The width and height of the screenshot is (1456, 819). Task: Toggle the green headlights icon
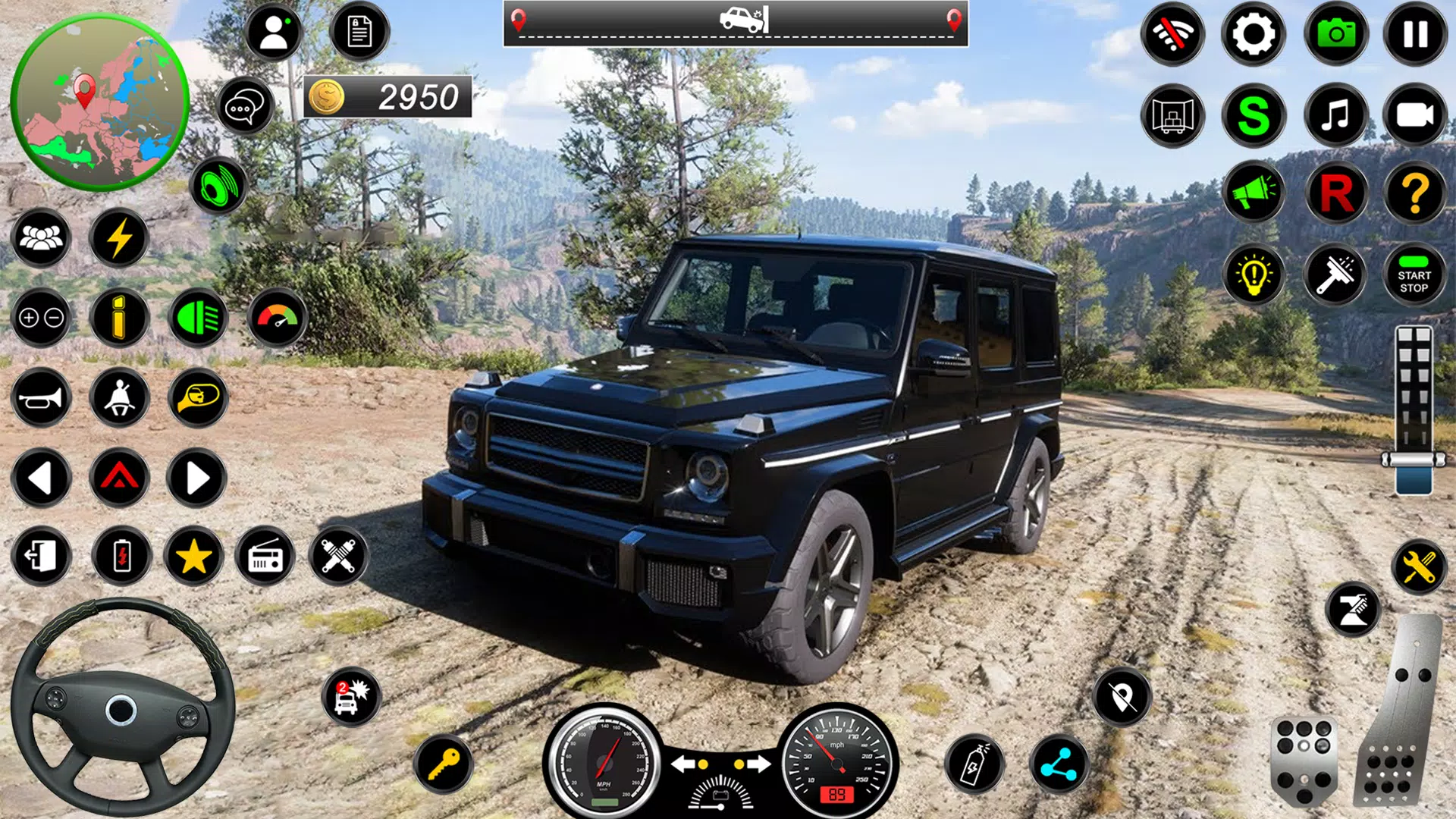197,318
